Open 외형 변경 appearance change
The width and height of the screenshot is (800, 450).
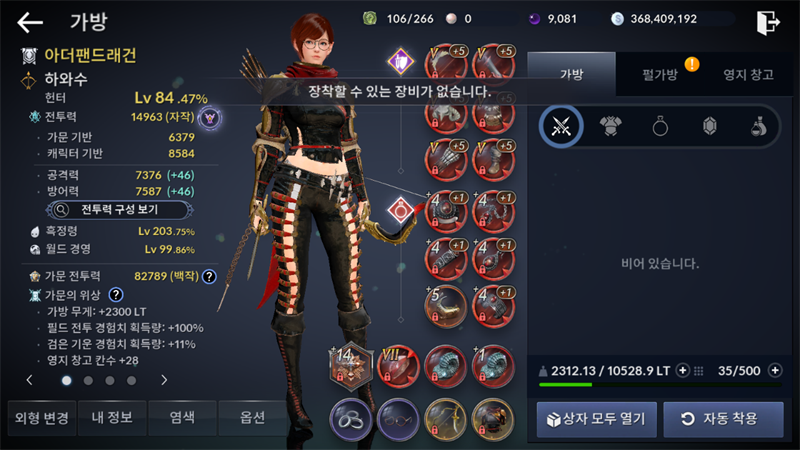click(x=38, y=418)
